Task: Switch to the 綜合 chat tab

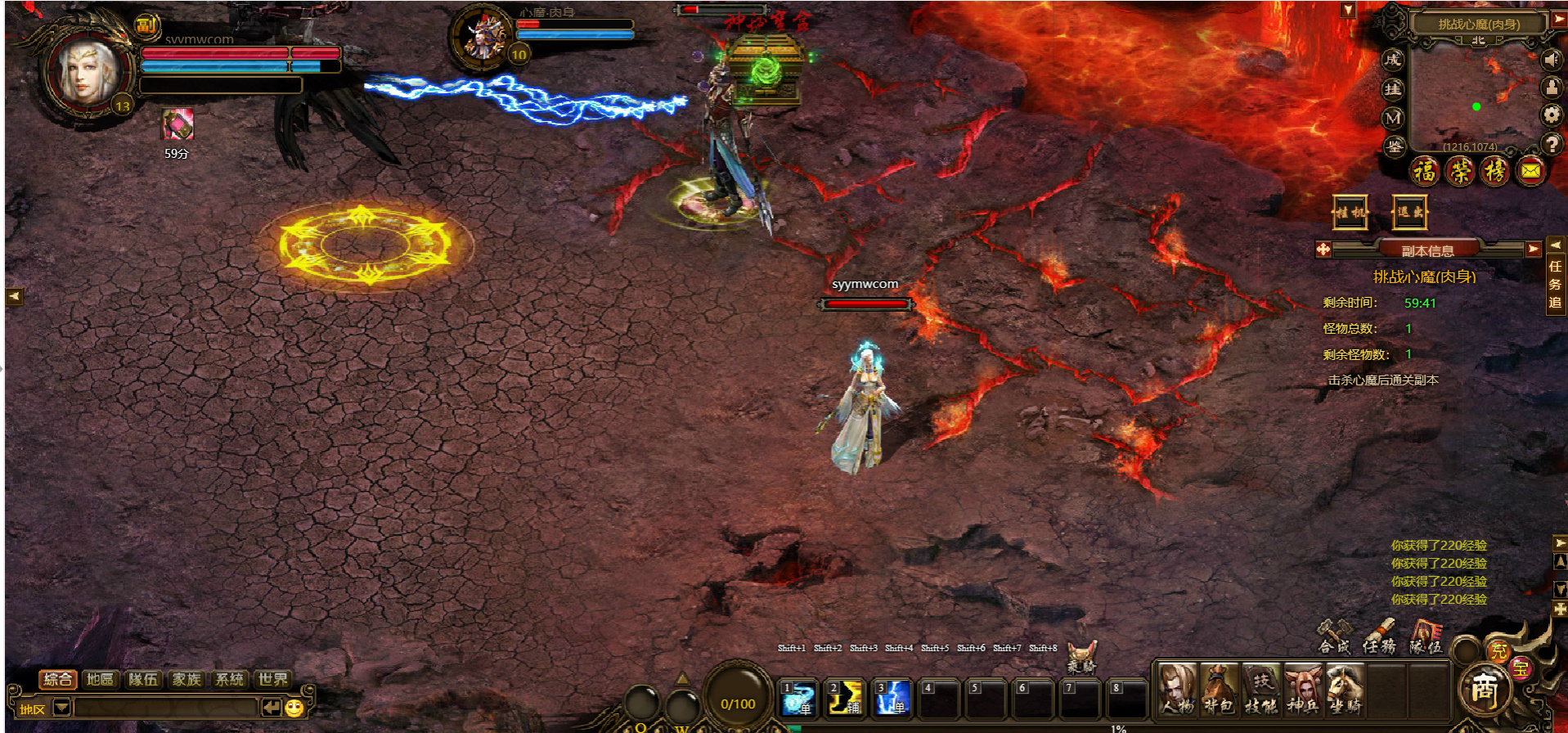Action: coord(57,680)
